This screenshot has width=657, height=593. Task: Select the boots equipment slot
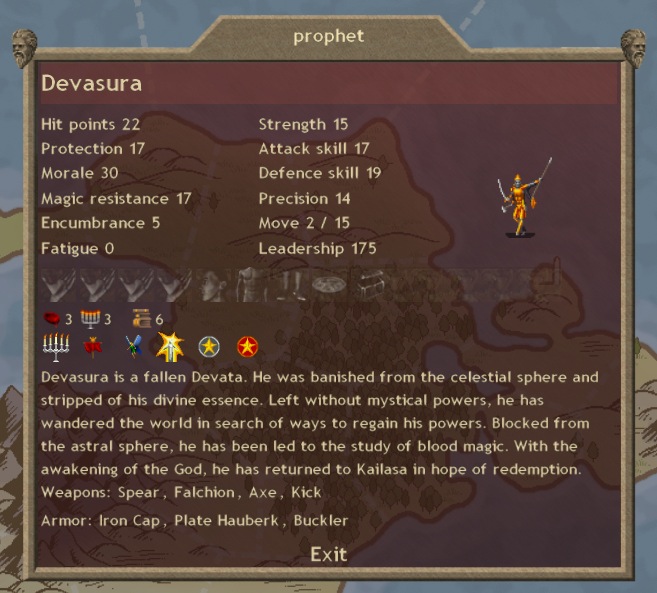tap(288, 286)
